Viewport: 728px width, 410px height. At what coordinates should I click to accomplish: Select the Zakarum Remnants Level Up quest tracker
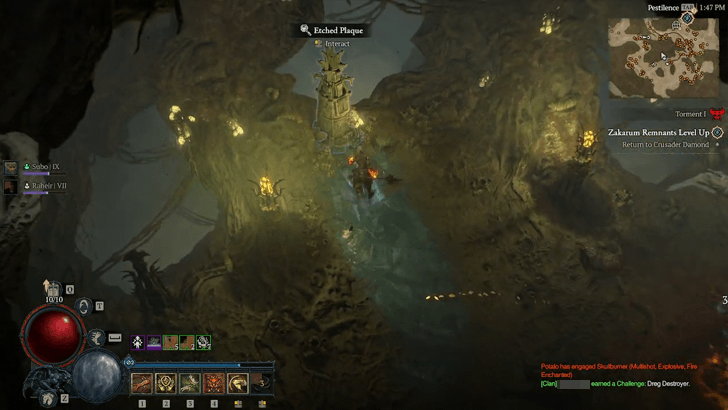[x=660, y=132]
